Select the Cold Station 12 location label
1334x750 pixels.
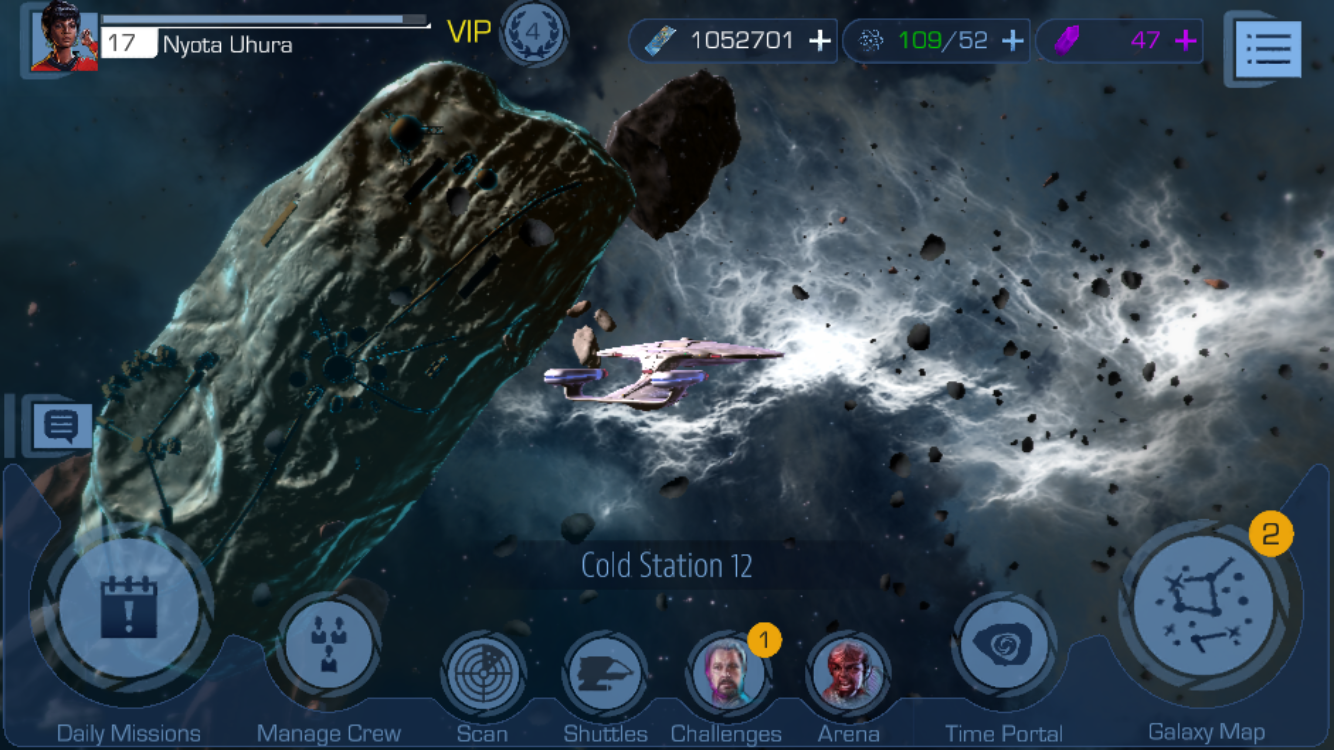click(x=666, y=566)
